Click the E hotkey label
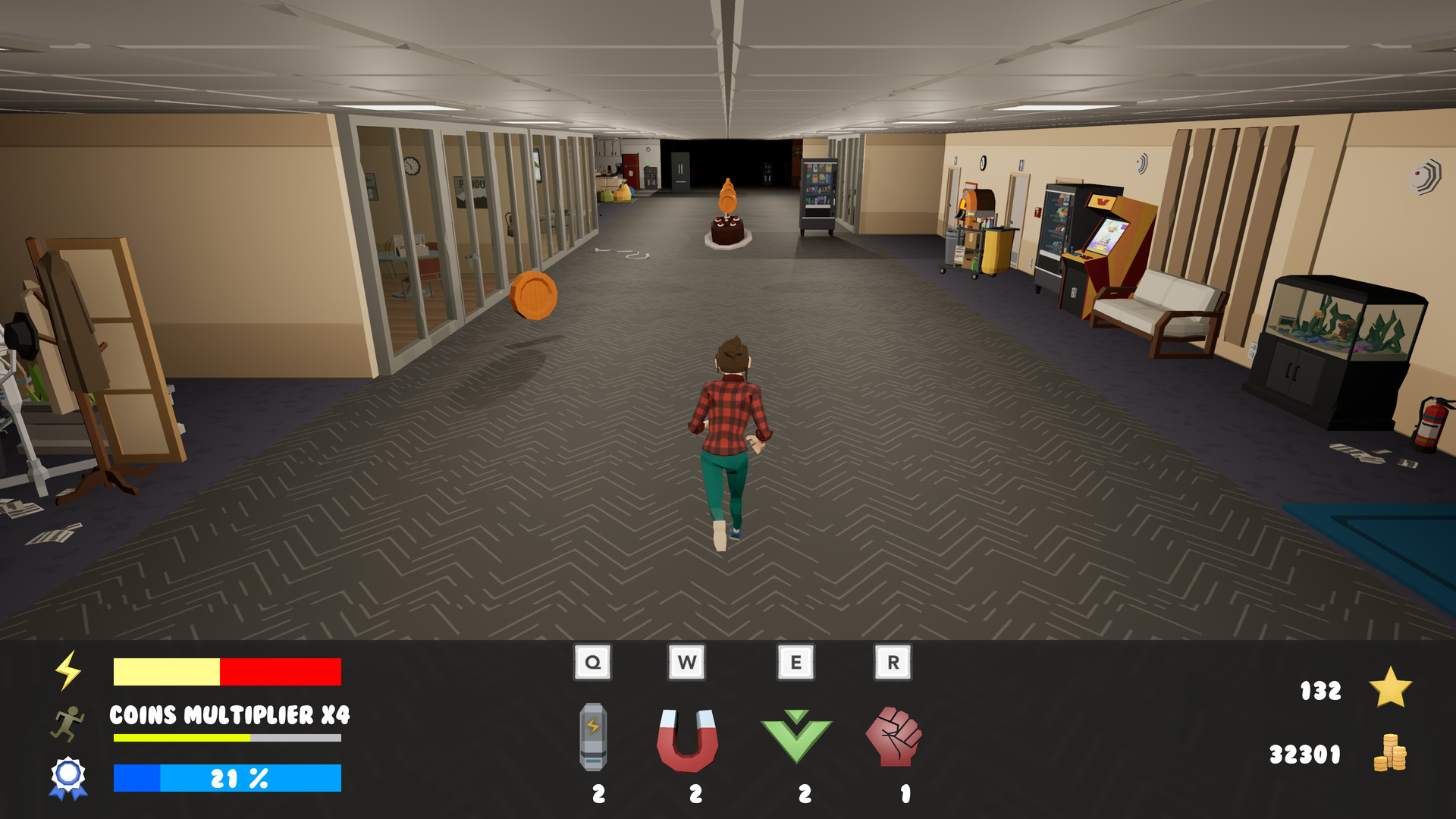The image size is (1456, 819). (x=796, y=661)
